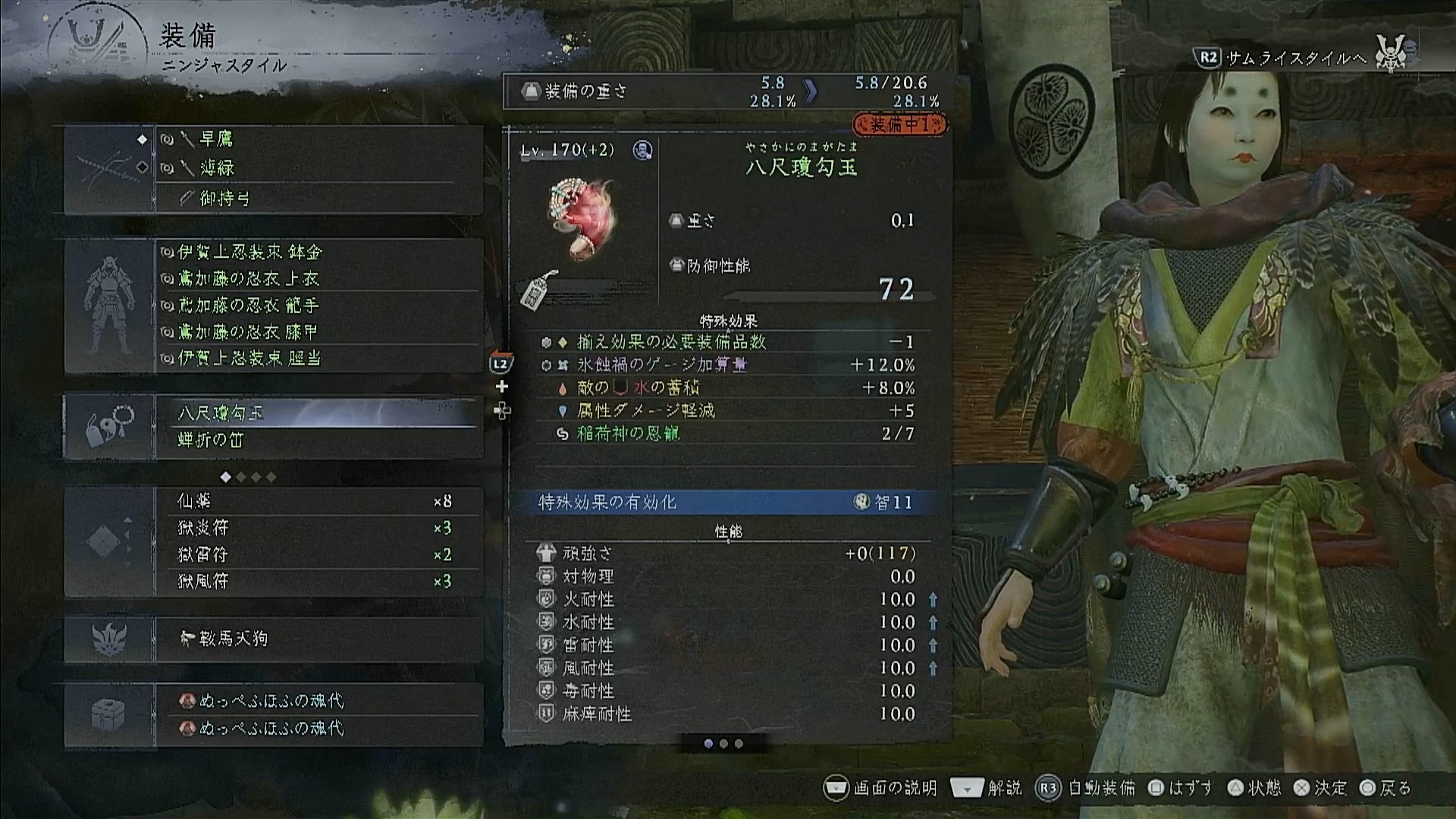The height and width of the screenshot is (819, 1456).
Task: Open the 鞍馬天狗 guardian spirit slot
Action: click(x=318, y=639)
